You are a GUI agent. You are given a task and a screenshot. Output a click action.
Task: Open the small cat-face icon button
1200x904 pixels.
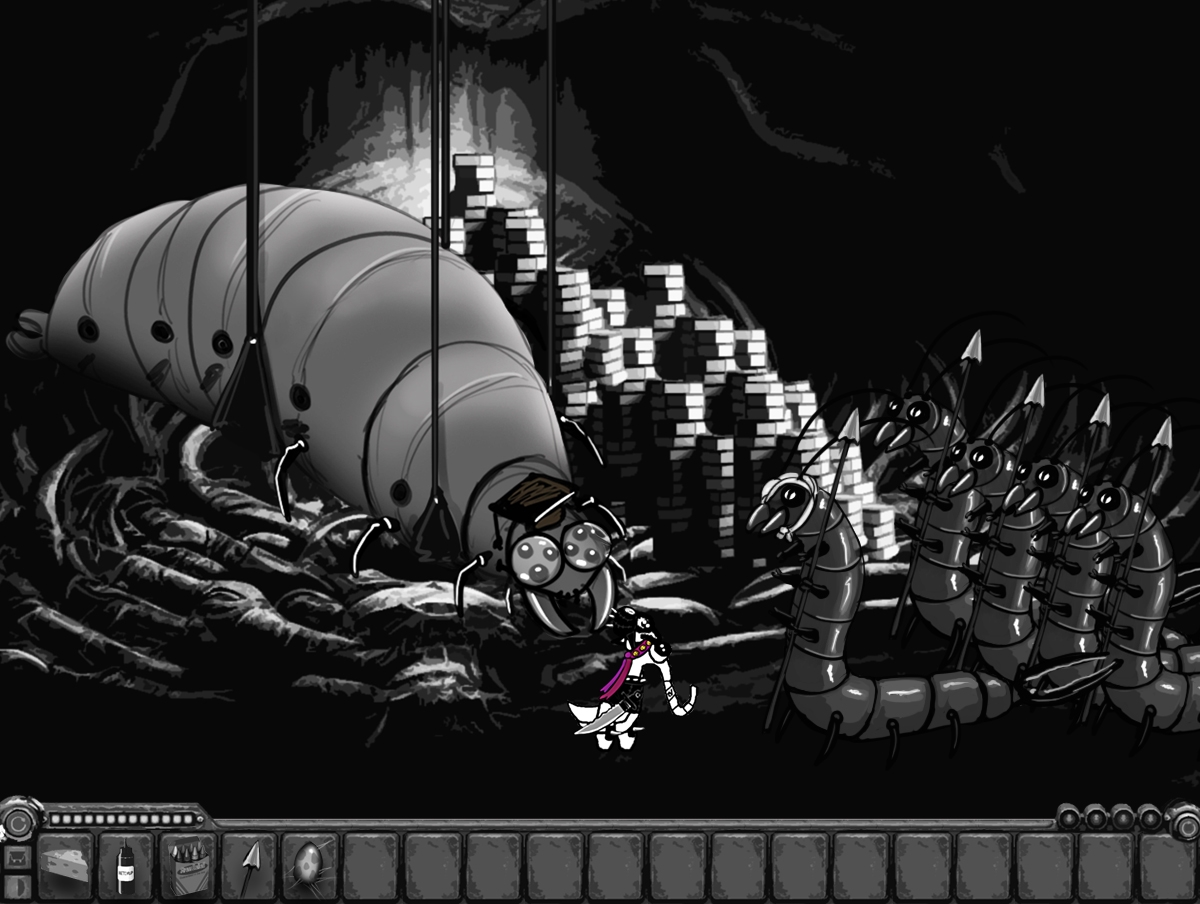tap(16, 858)
